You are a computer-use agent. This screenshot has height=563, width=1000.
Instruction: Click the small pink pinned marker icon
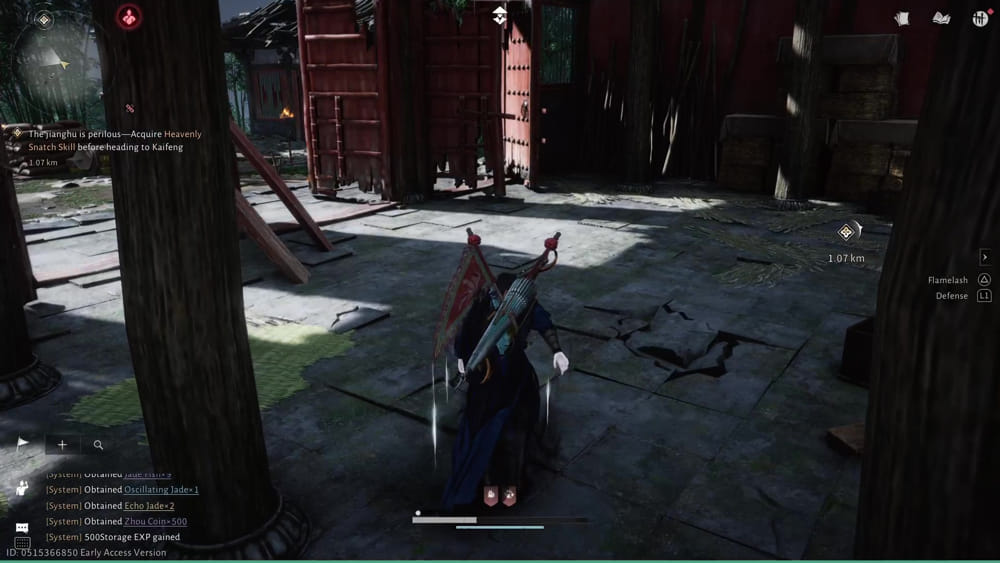tap(129, 108)
